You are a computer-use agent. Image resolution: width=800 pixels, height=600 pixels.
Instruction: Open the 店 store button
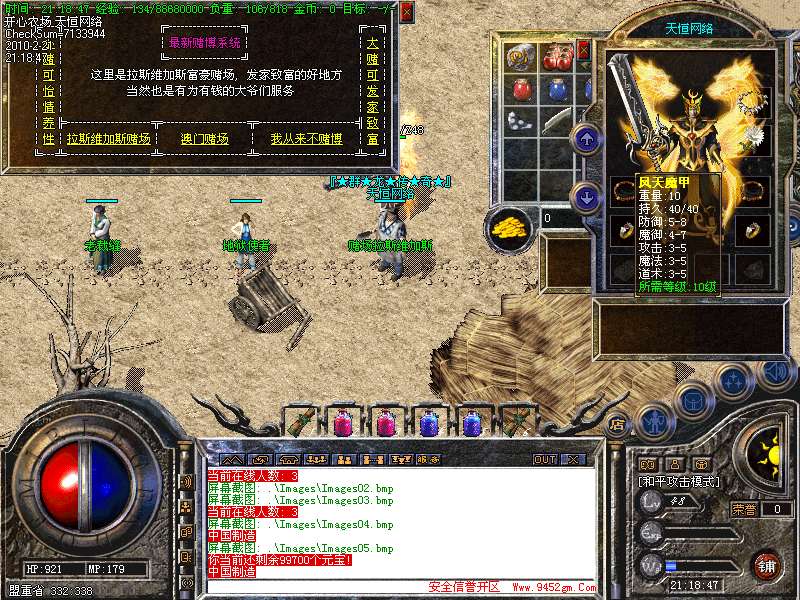click(x=617, y=424)
